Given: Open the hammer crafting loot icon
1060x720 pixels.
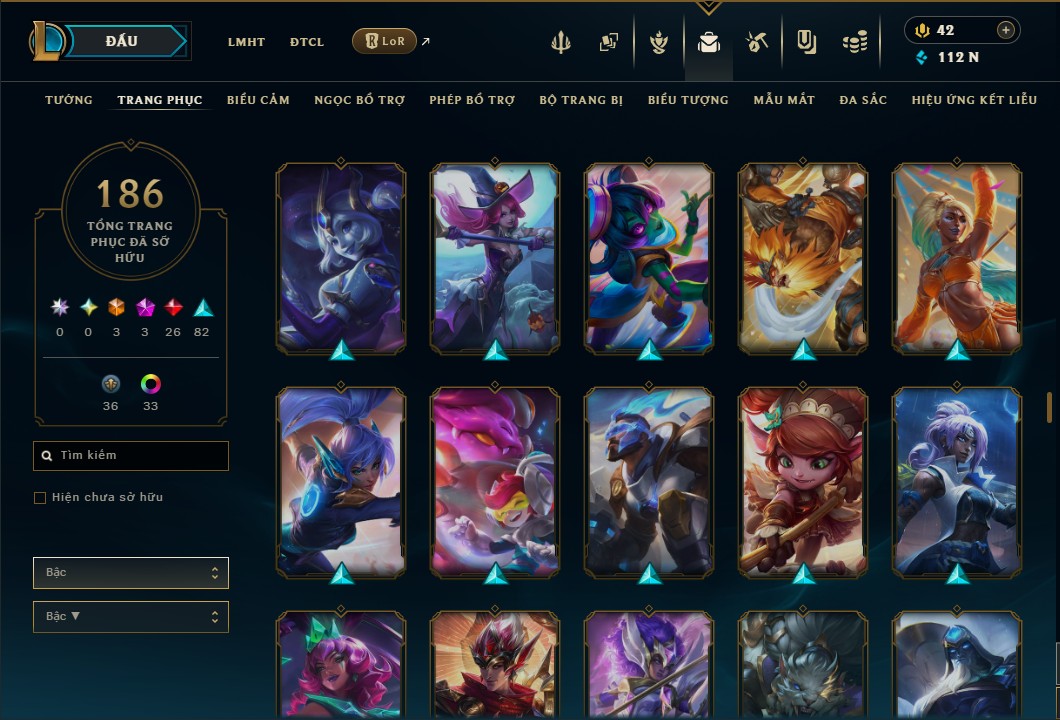Looking at the screenshot, I should coord(756,42).
